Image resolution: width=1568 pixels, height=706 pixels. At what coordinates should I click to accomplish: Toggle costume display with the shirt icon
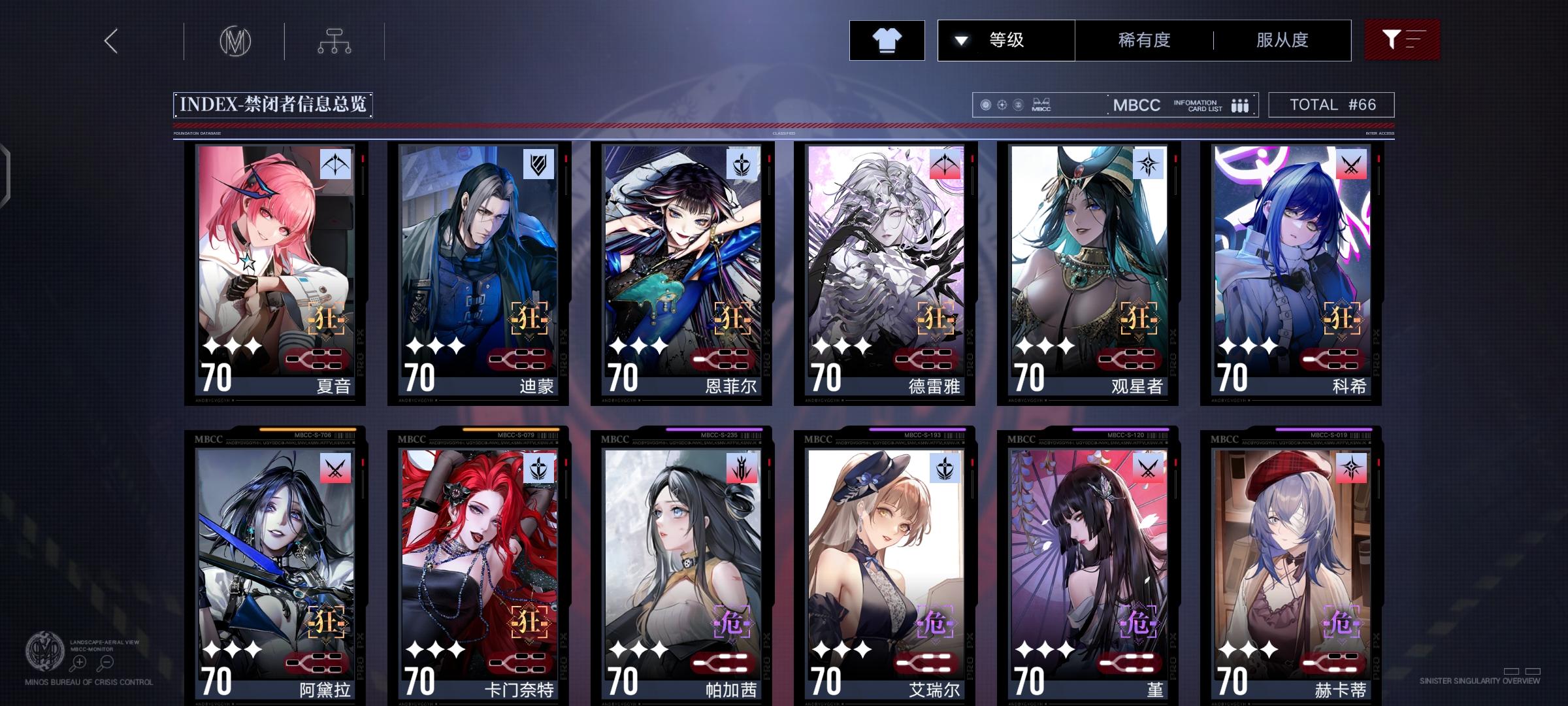coord(887,40)
